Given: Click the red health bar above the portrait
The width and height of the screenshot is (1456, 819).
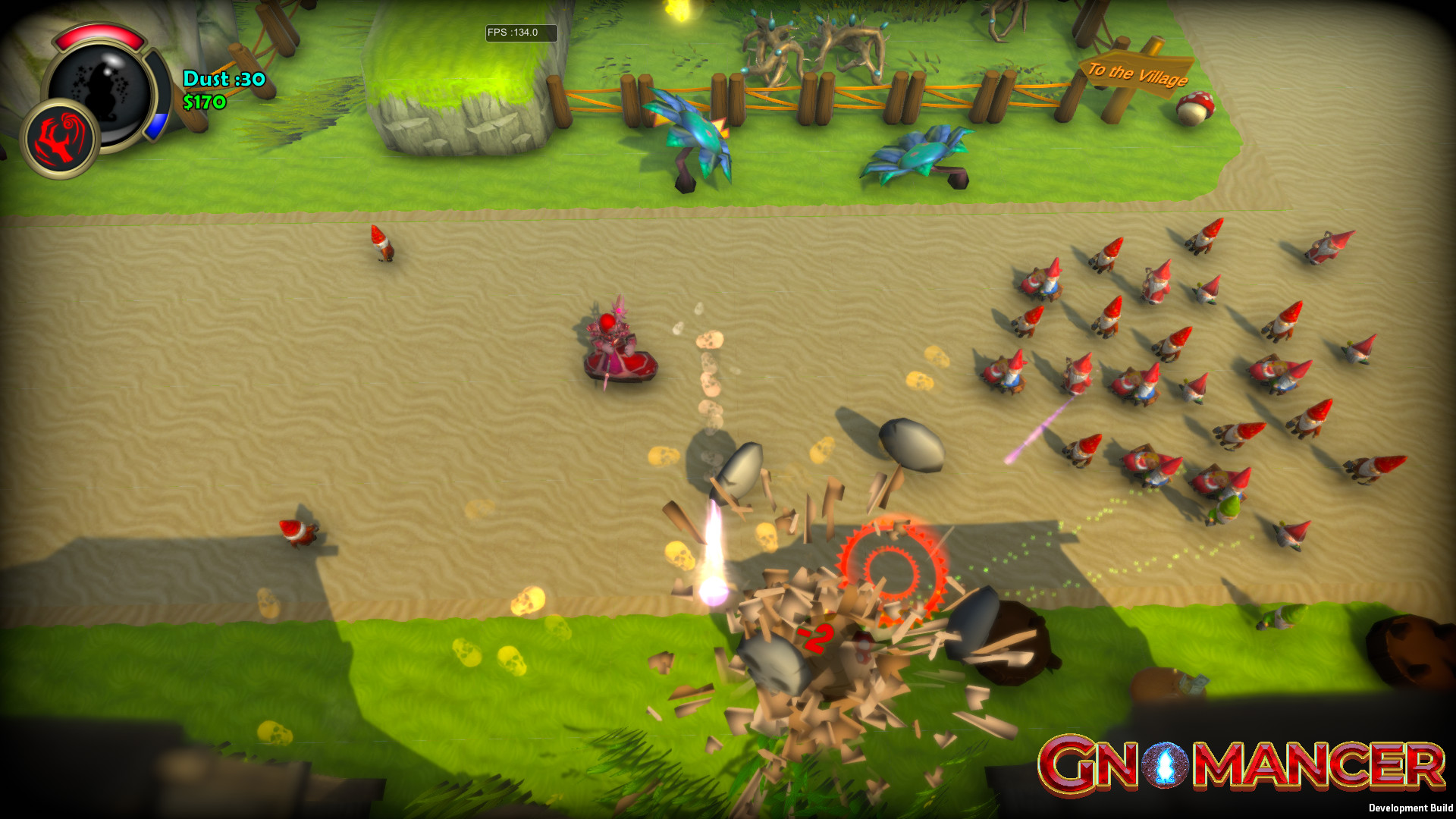Looking at the screenshot, I should (x=101, y=34).
